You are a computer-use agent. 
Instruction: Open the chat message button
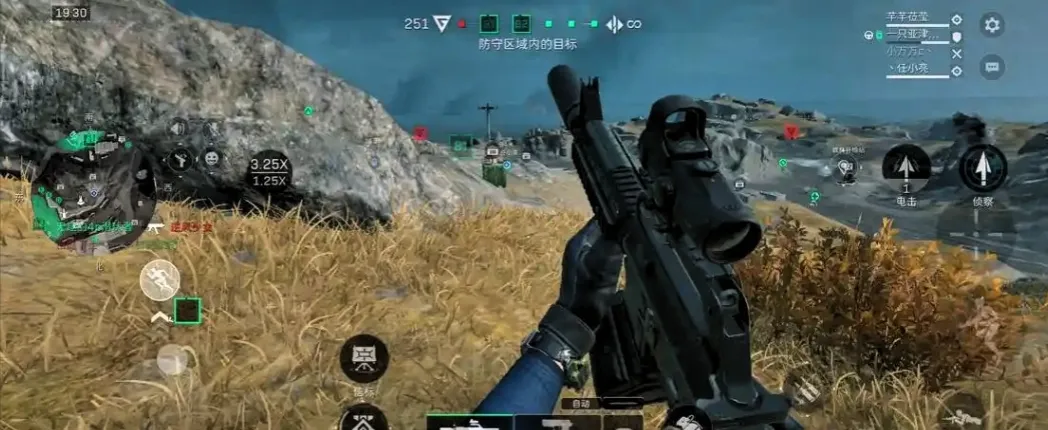tap(992, 67)
